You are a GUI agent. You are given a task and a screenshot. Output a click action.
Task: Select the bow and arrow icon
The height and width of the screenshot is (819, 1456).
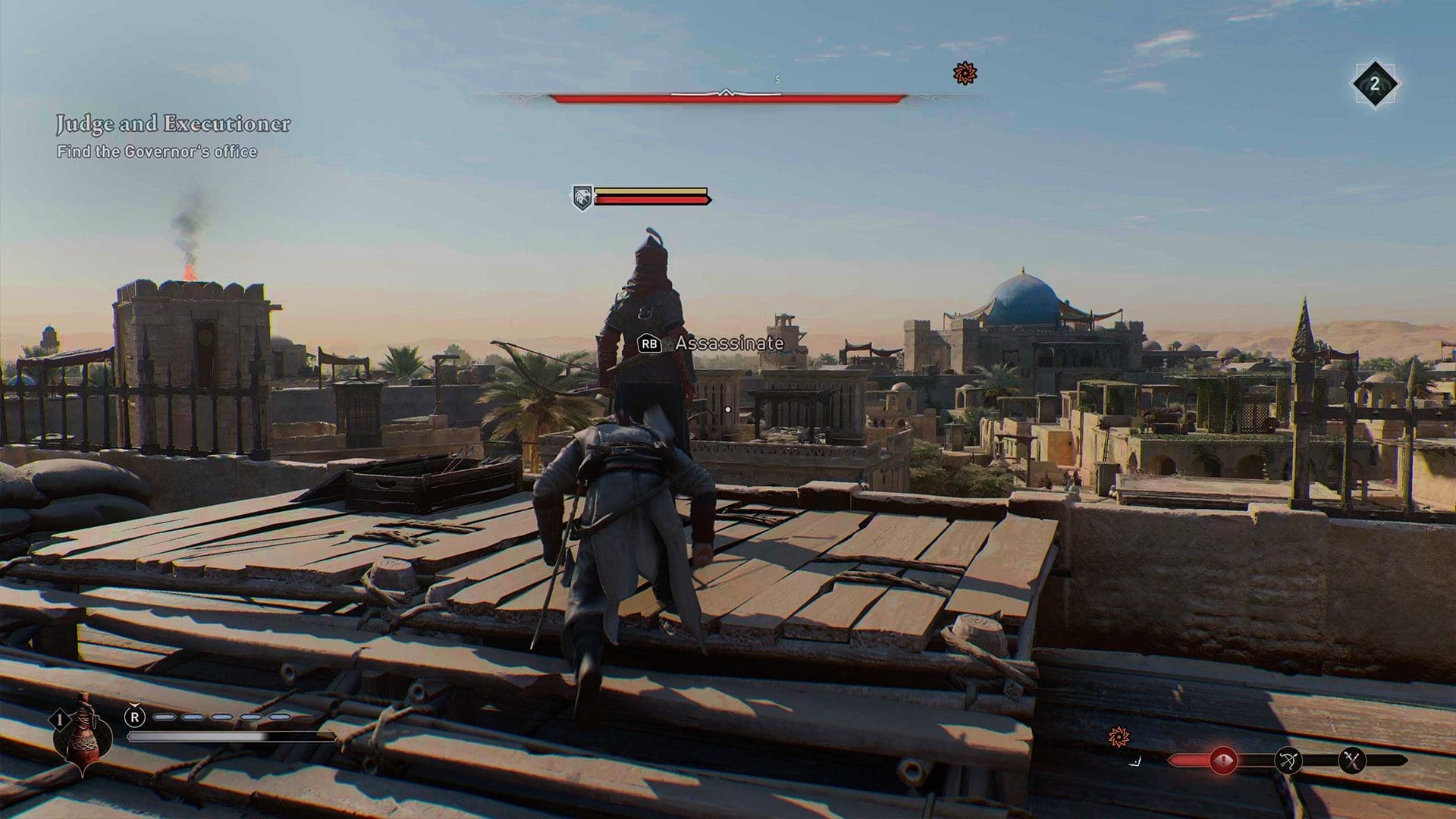point(1288,760)
